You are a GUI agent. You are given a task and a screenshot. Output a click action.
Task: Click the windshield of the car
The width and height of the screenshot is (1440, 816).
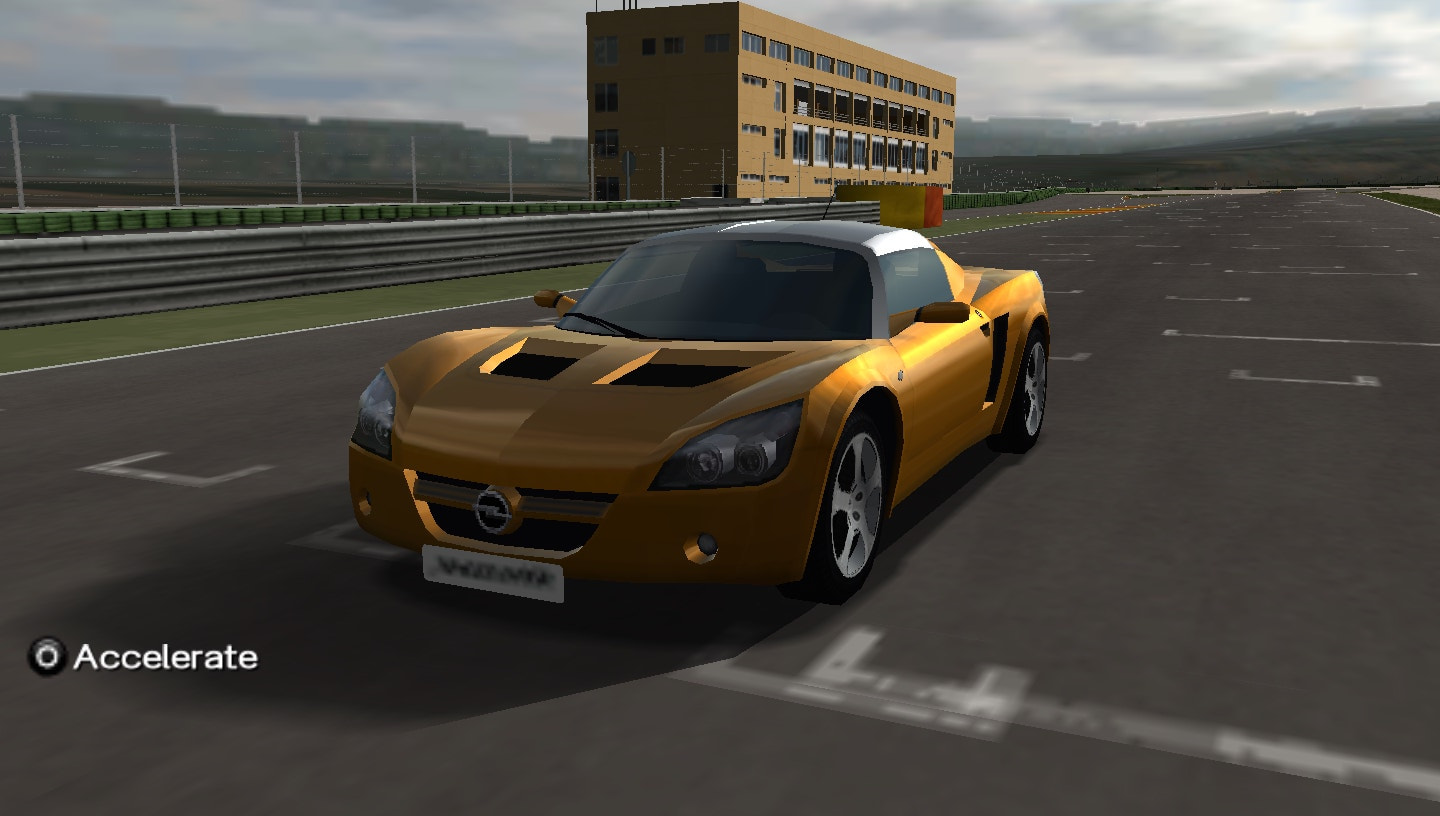(730, 285)
